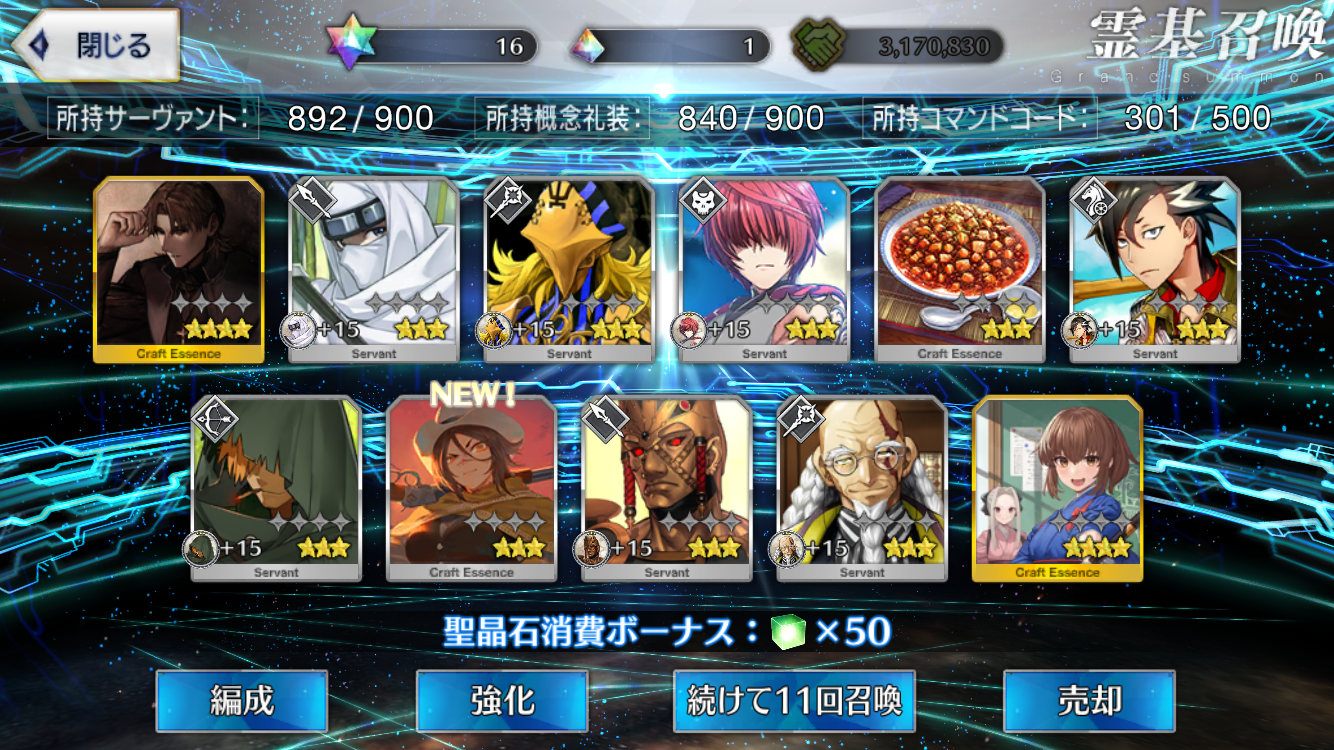
Task: Open the 強化 enhancement menu
Action: tap(502, 701)
